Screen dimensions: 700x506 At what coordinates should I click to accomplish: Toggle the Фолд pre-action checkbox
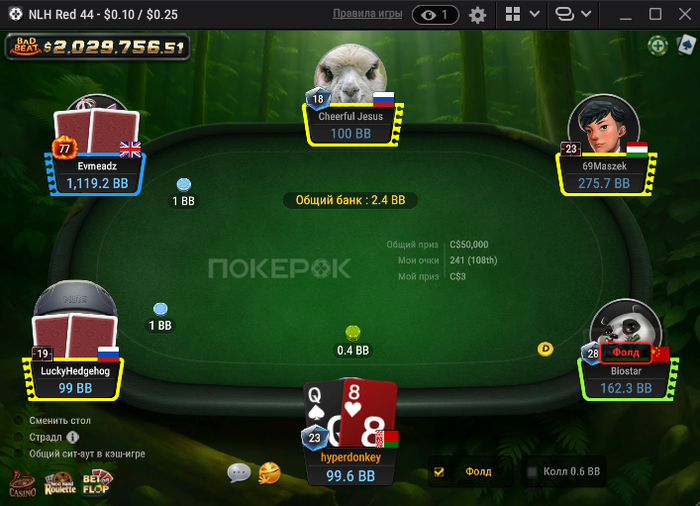439,471
